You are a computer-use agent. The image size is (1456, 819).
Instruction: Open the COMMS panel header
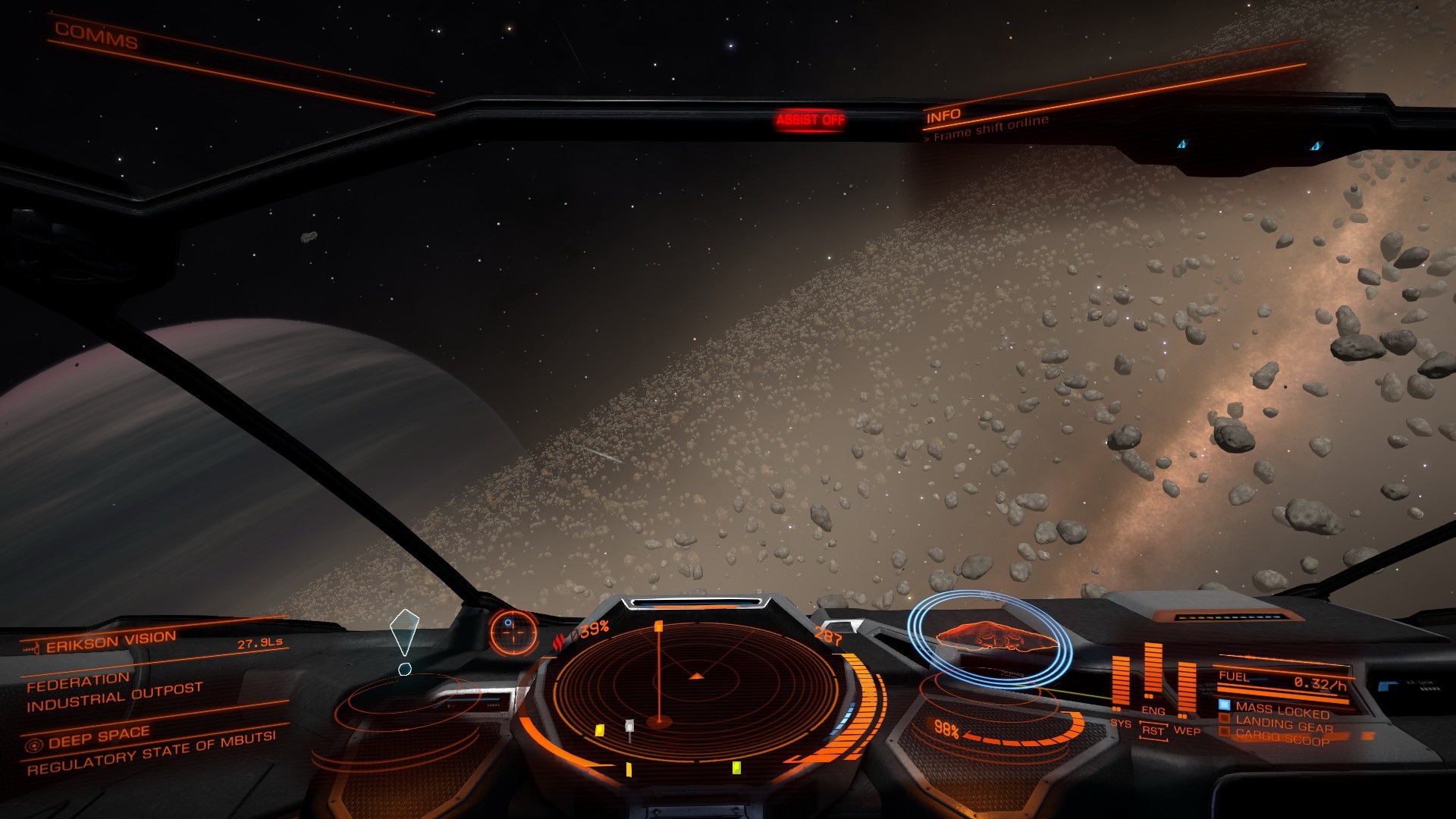click(96, 36)
